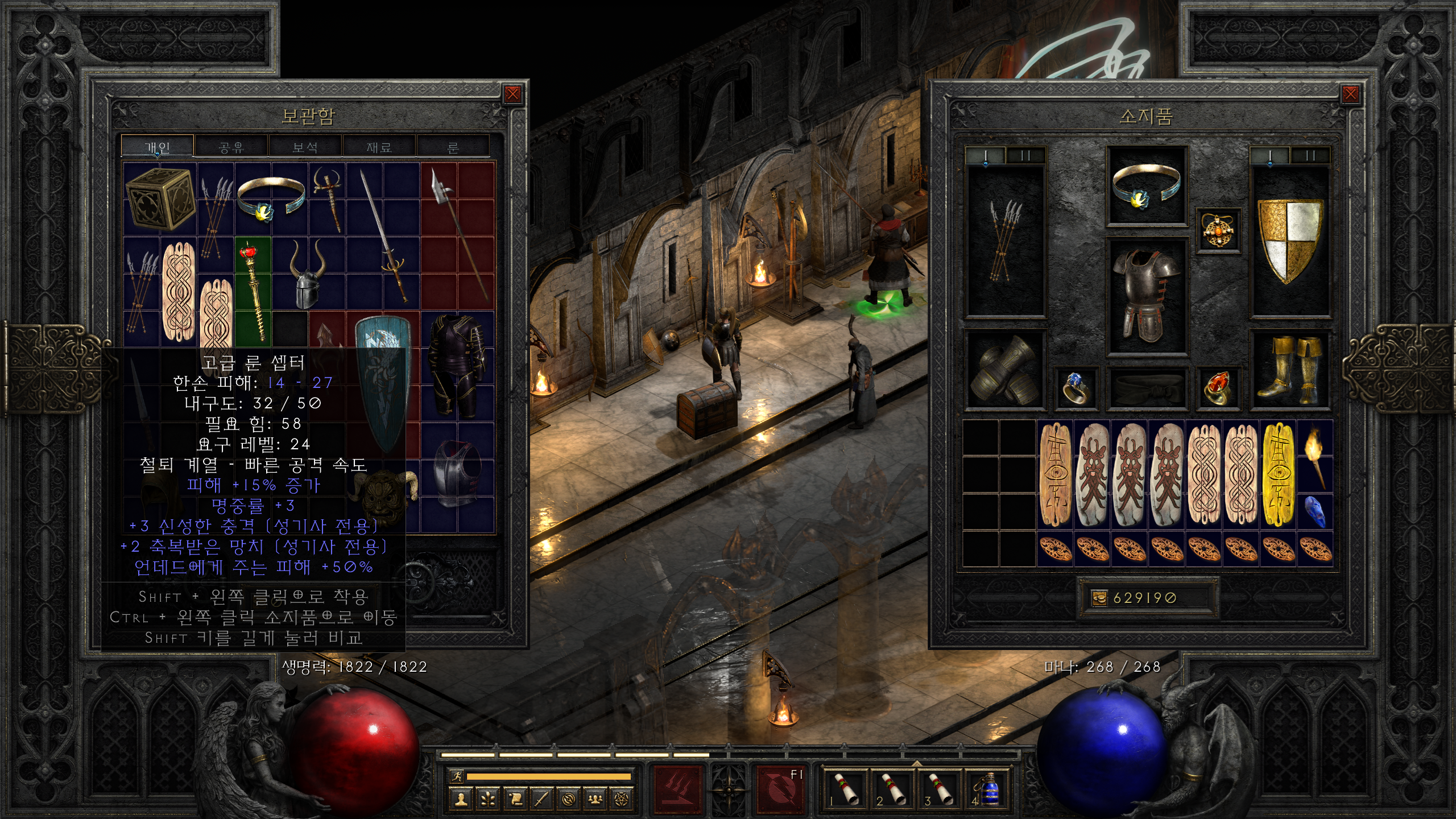Image resolution: width=1456 pixels, height=819 pixels.
Task: Open the character sheet from the mini menu
Action: (461, 800)
